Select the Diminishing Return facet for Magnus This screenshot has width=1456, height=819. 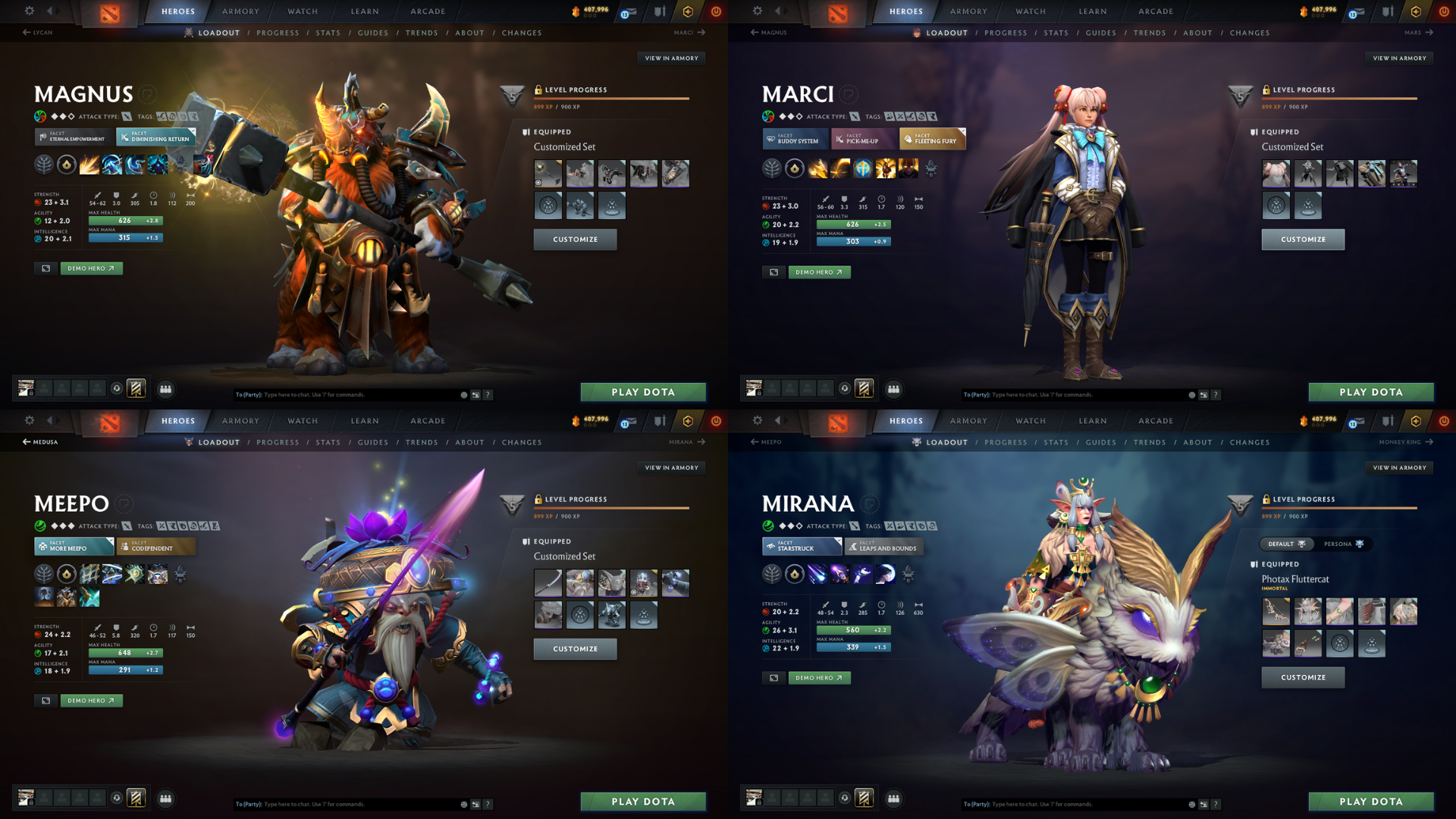click(155, 137)
